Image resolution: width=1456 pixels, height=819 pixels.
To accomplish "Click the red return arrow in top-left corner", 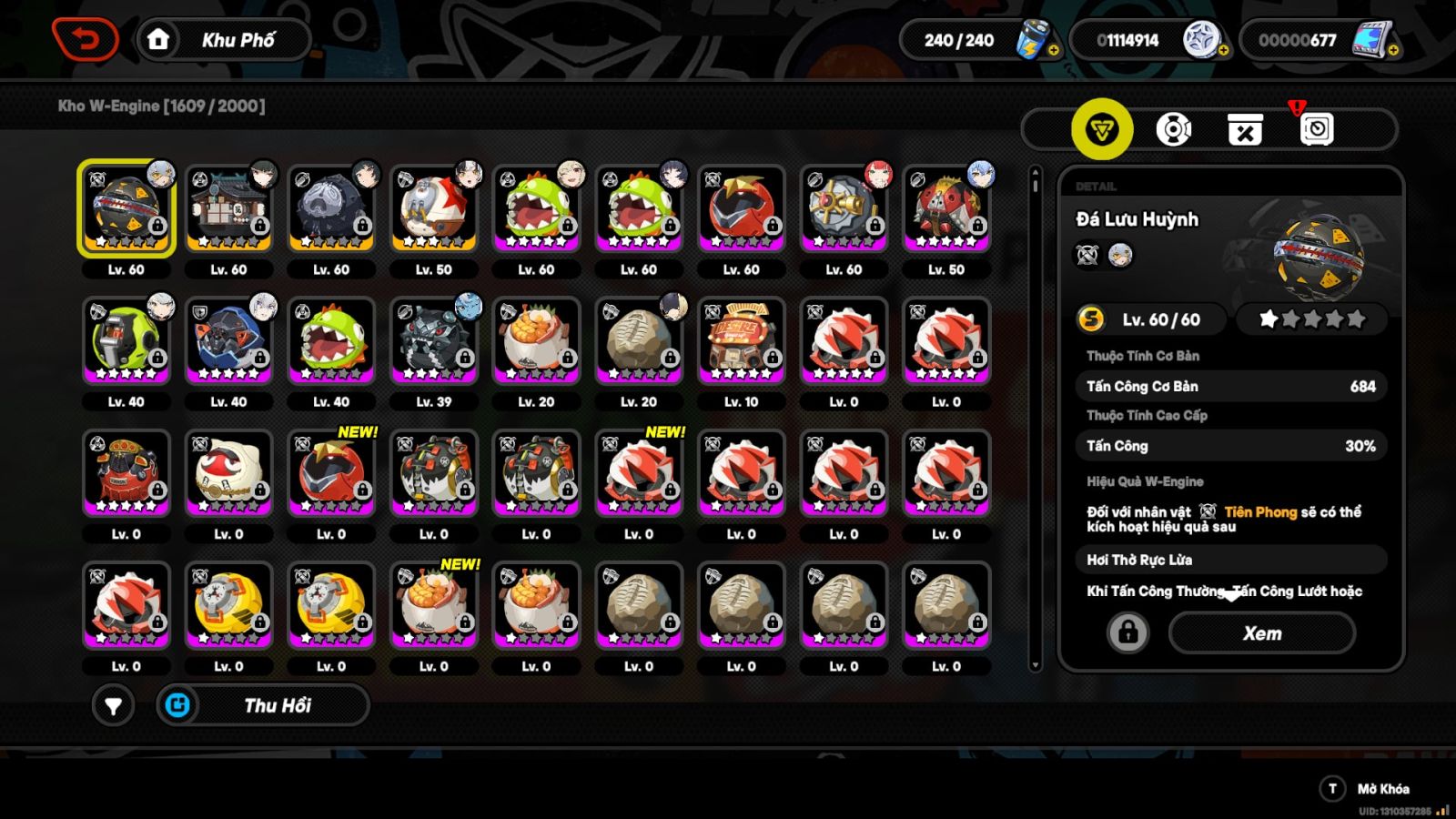I will (x=86, y=38).
